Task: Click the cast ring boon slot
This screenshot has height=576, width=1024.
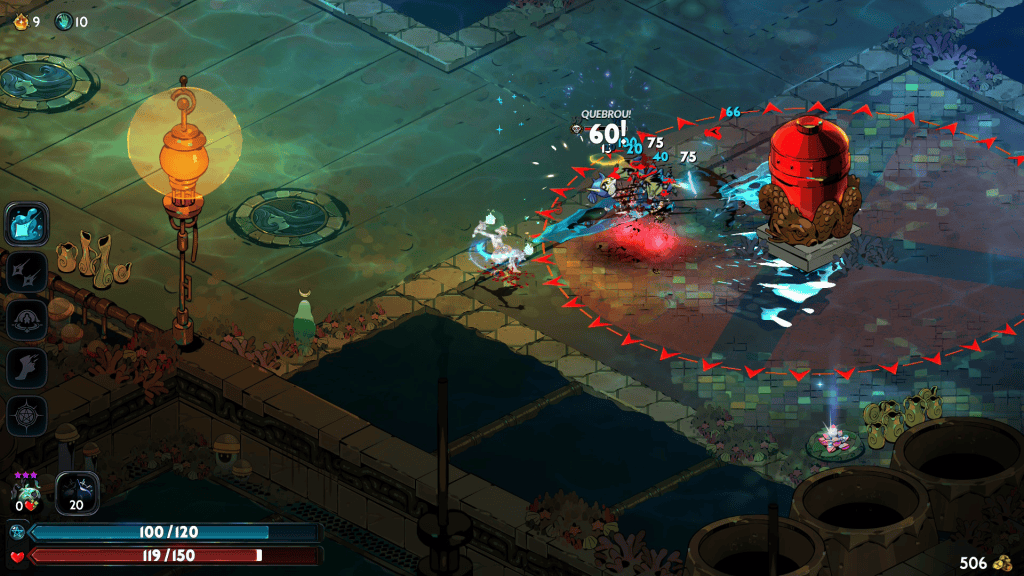Action: tap(25, 320)
